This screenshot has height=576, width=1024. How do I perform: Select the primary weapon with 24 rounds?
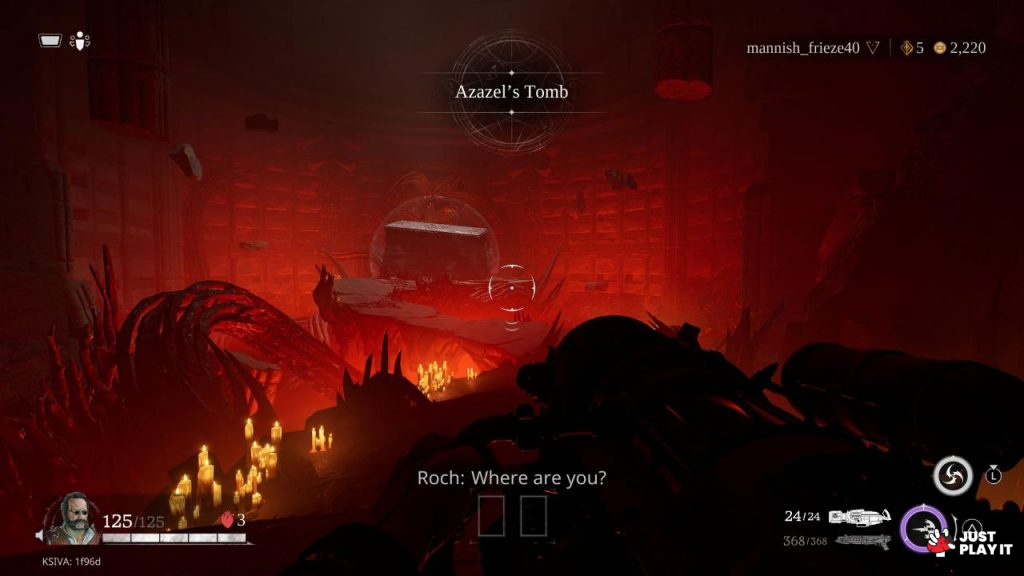click(x=860, y=517)
